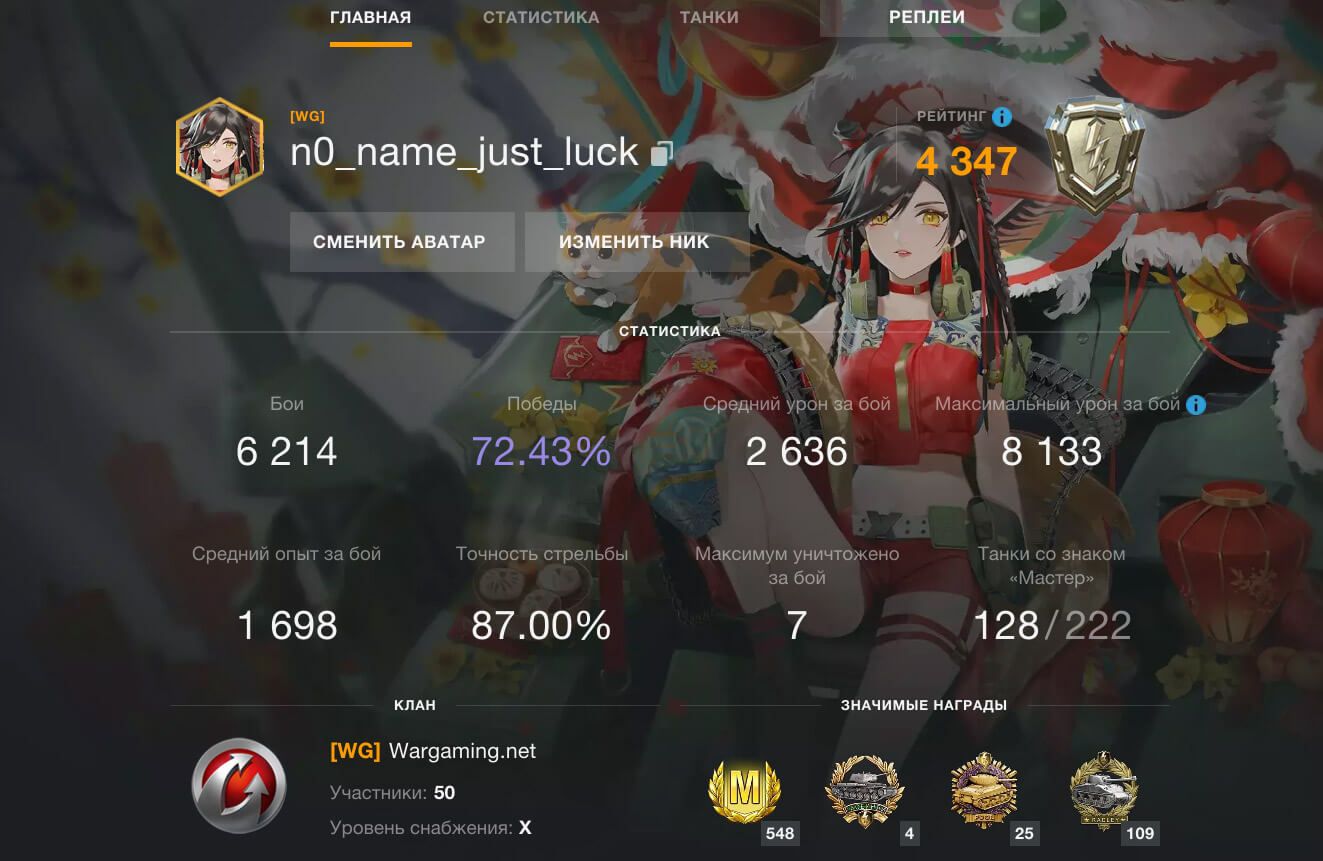Show the Рейтинг info tooltip icon
Image resolution: width=1323 pixels, height=861 pixels.
click(1001, 117)
